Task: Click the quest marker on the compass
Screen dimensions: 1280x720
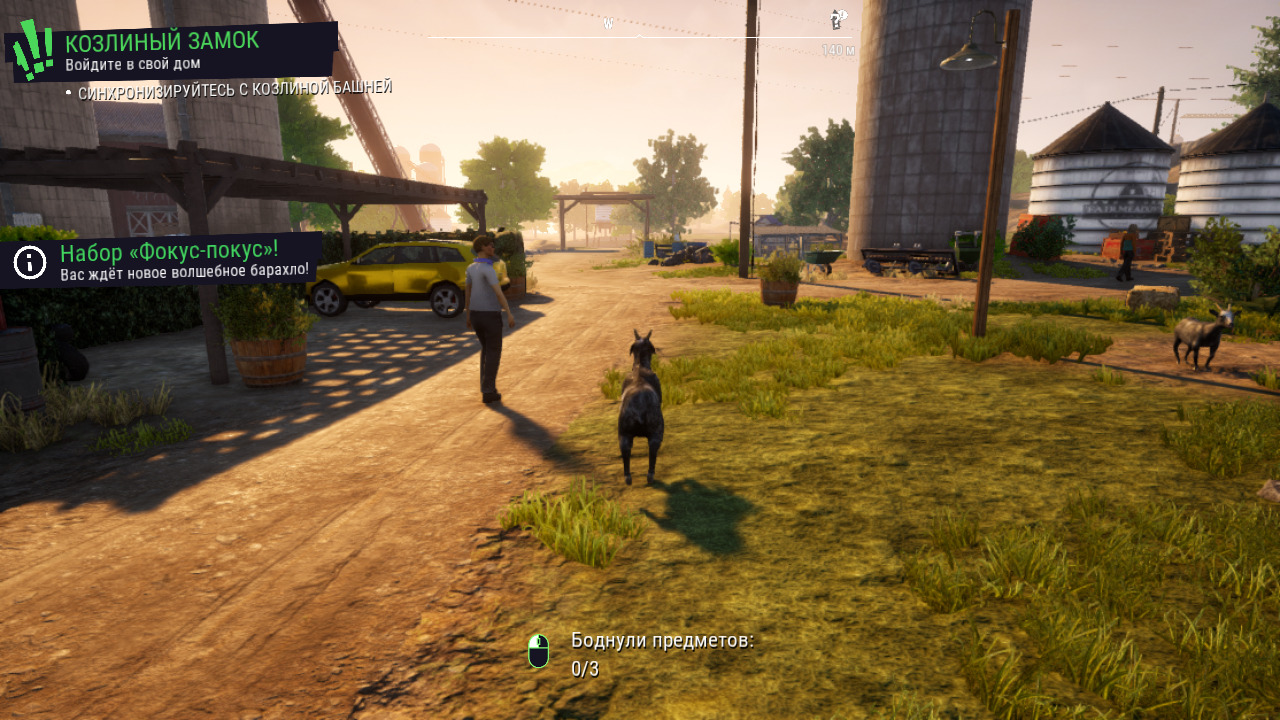Action: pos(838,20)
